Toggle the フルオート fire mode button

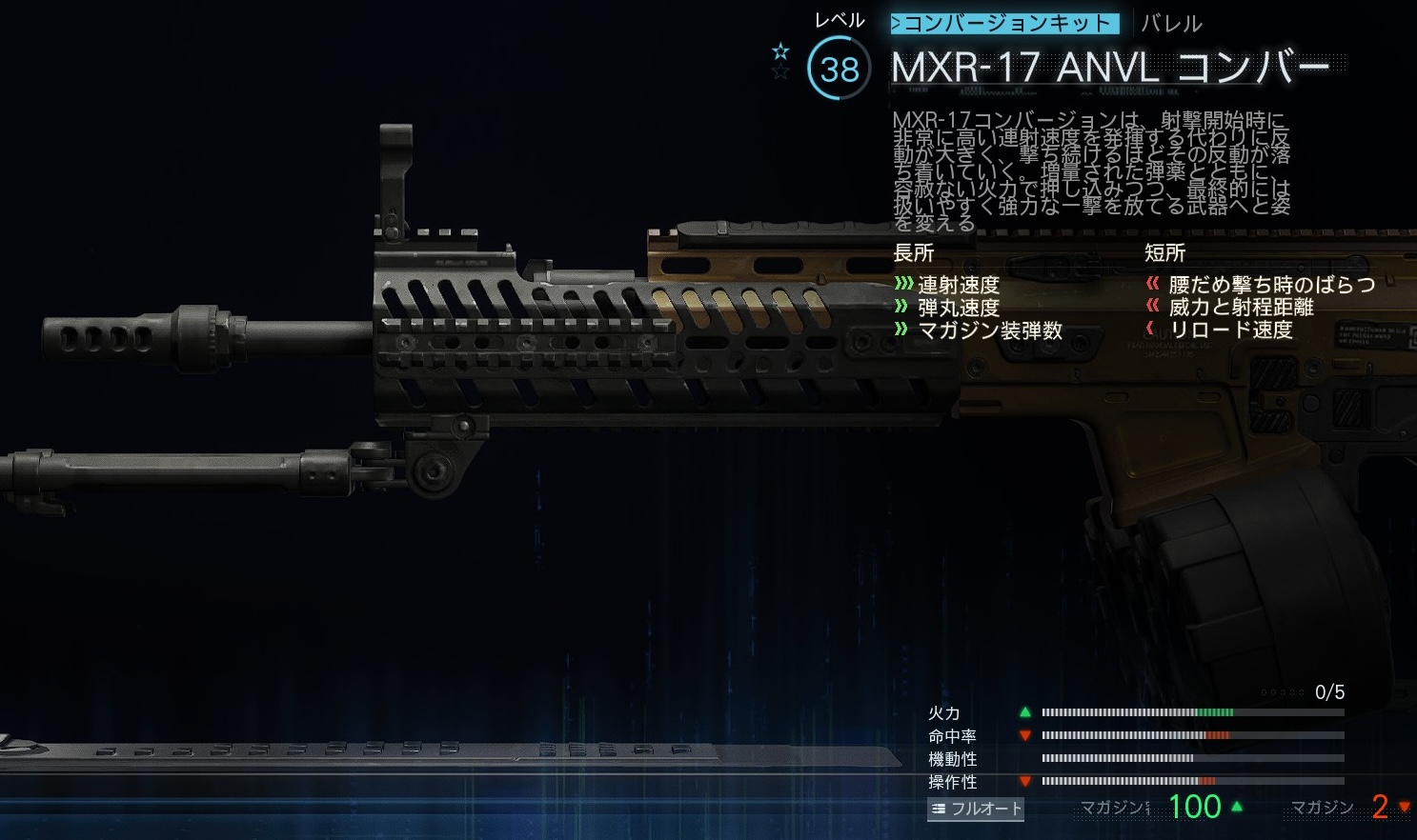point(976,809)
